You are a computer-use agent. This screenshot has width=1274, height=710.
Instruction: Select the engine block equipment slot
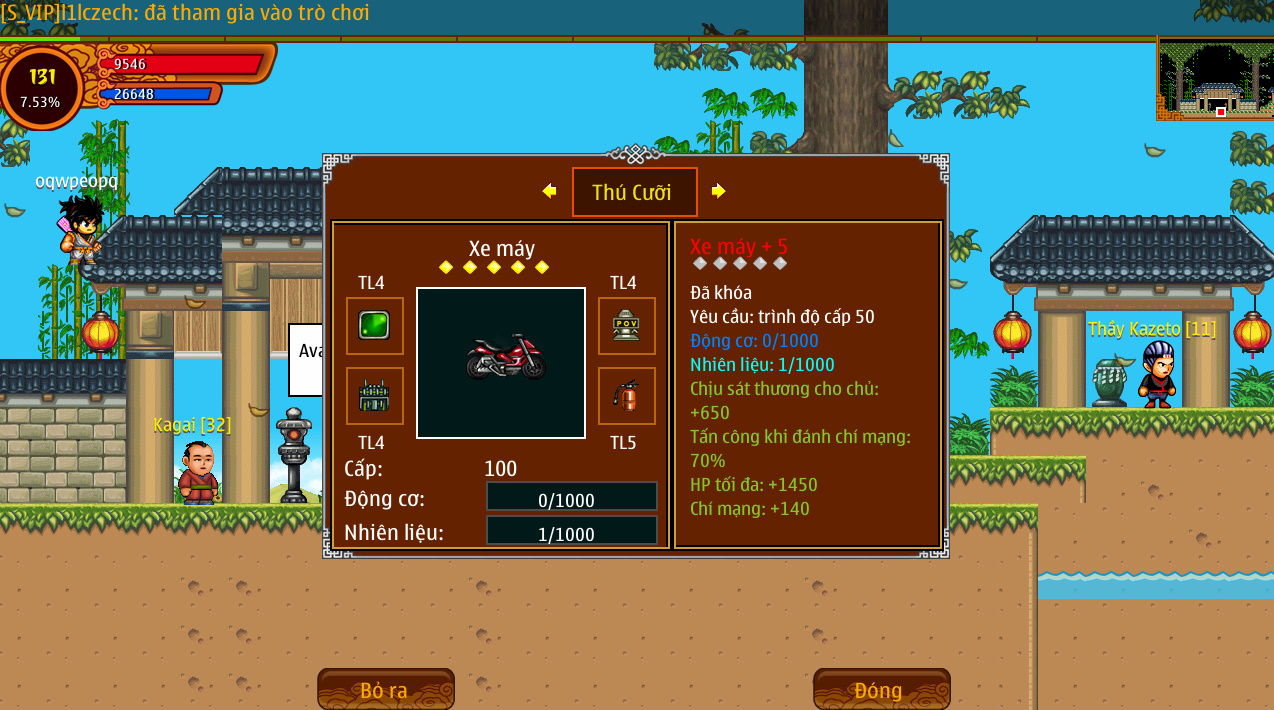(375, 396)
